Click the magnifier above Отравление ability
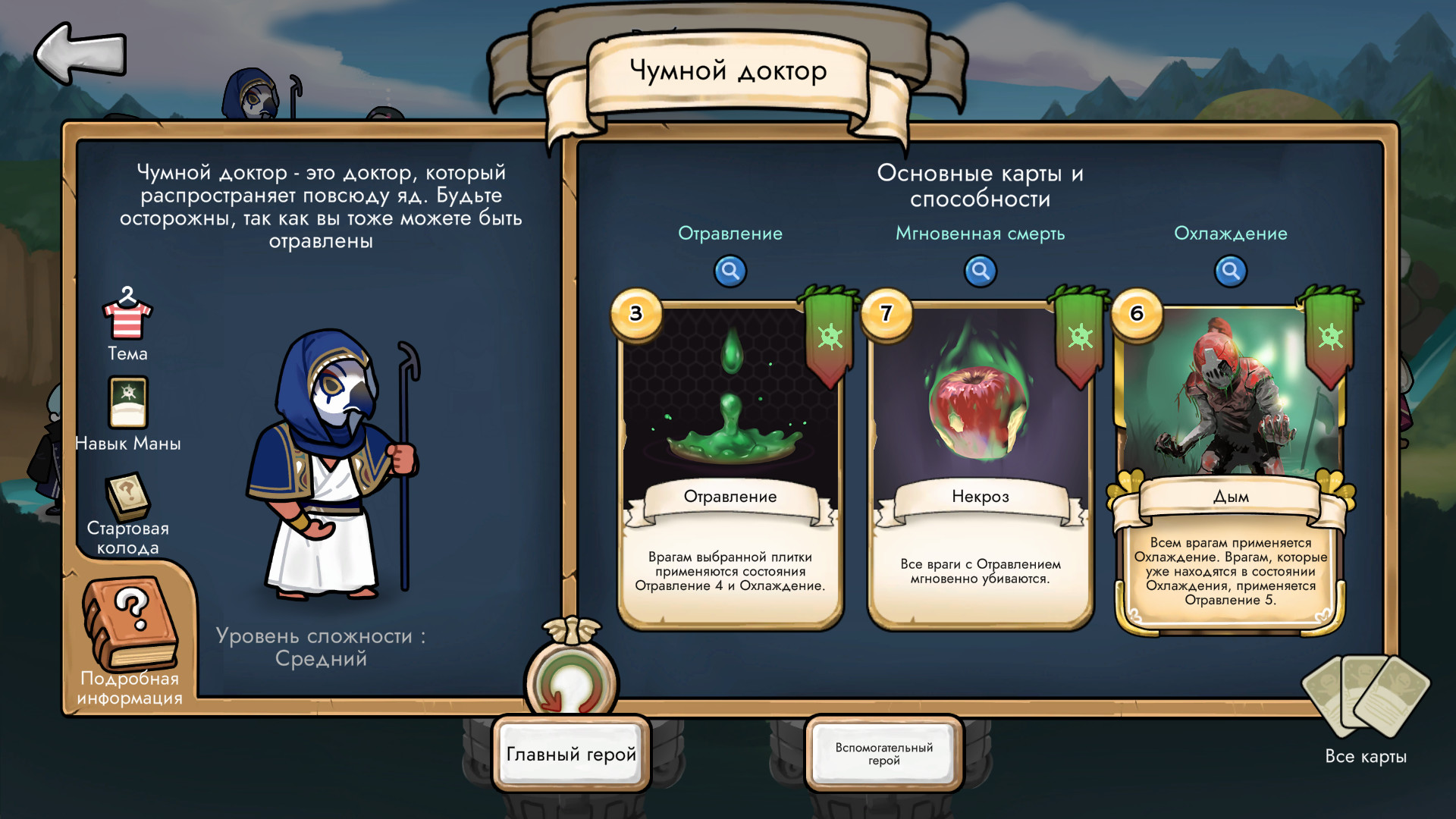1456x819 pixels. click(730, 271)
